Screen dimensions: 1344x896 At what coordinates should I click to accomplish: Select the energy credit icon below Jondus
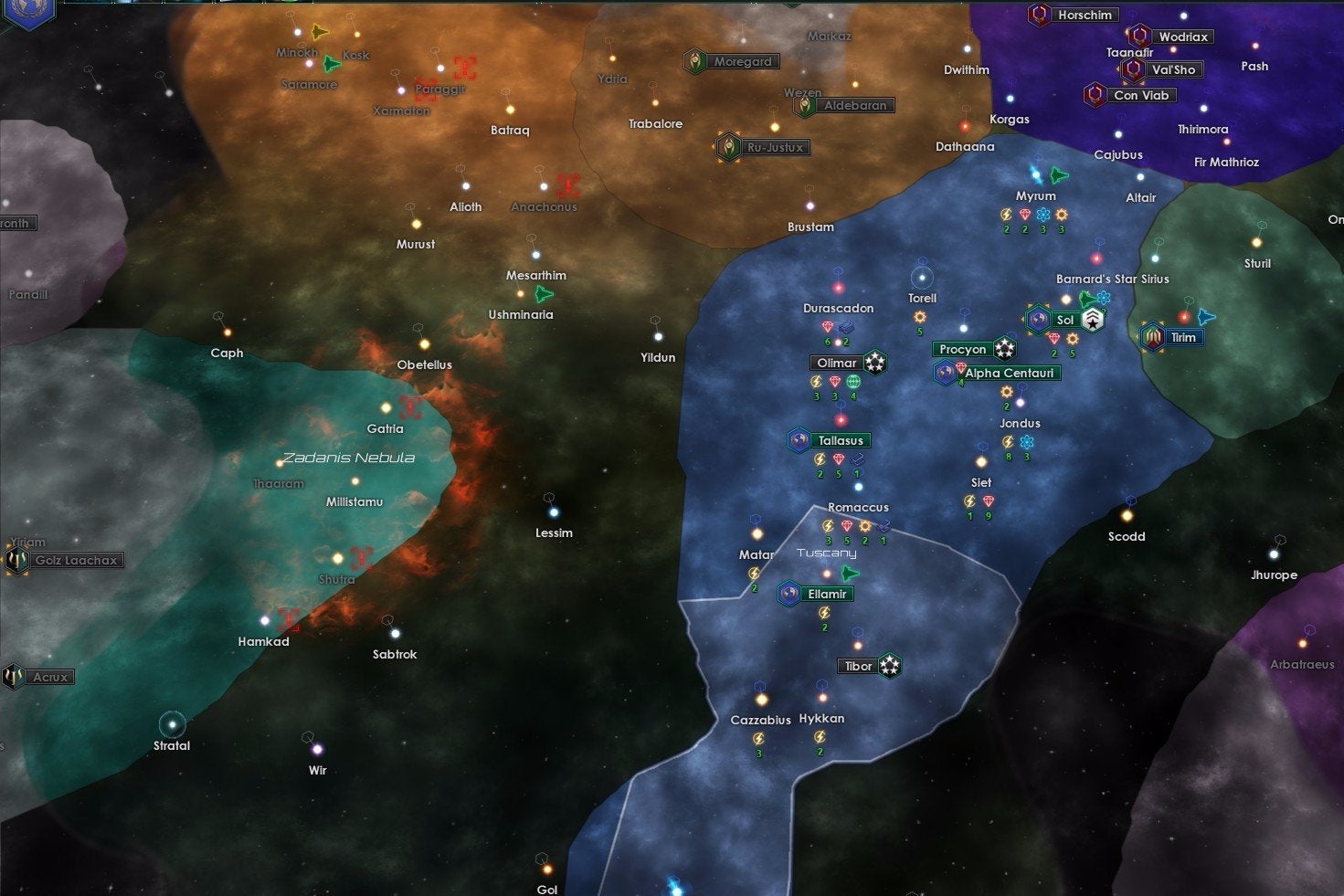pyautogui.click(x=1008, y=442)
